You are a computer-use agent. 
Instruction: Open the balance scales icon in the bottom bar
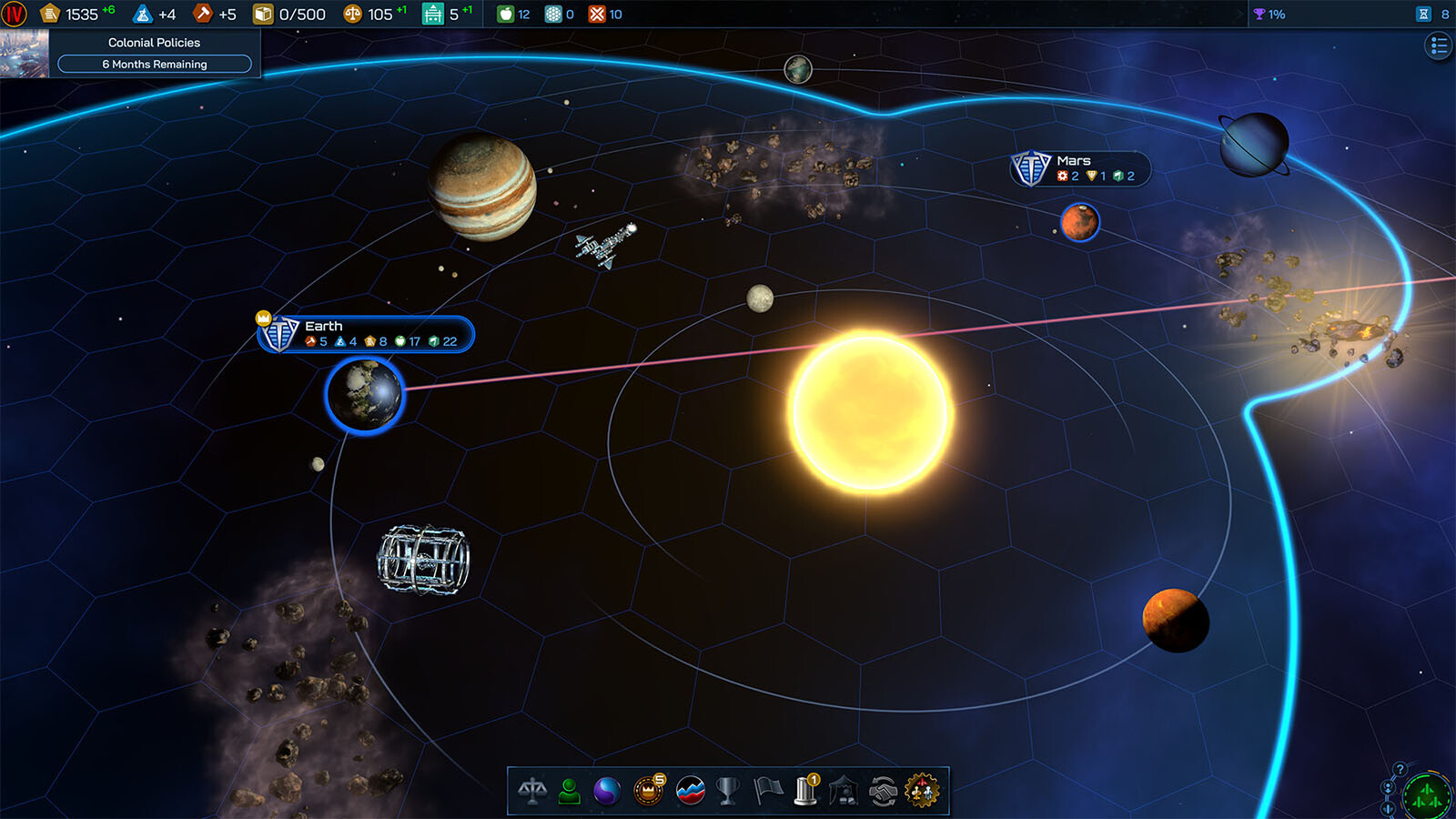pos(532,791)
